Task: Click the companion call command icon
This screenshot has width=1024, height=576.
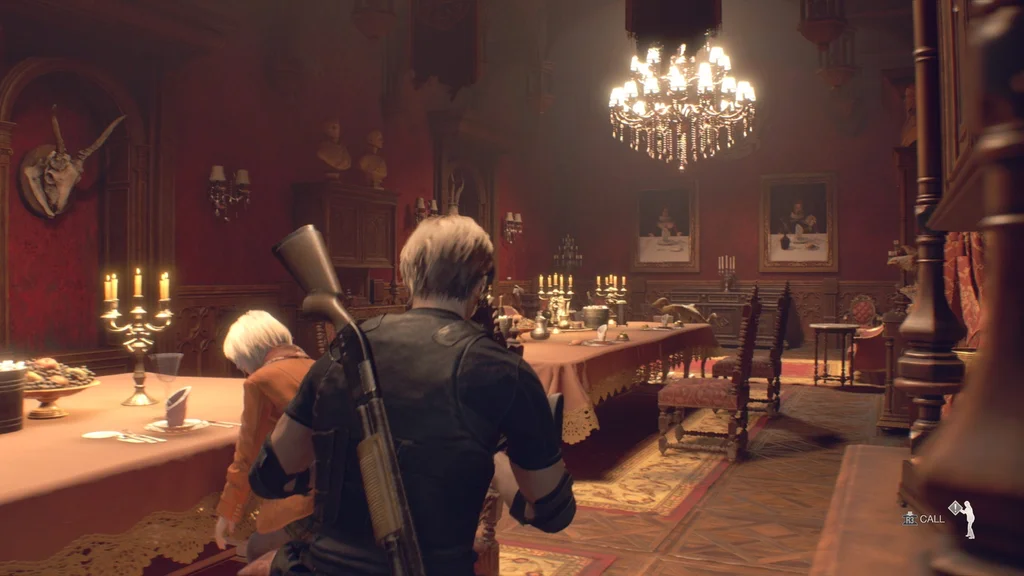Action: click(x=962, y=518)
